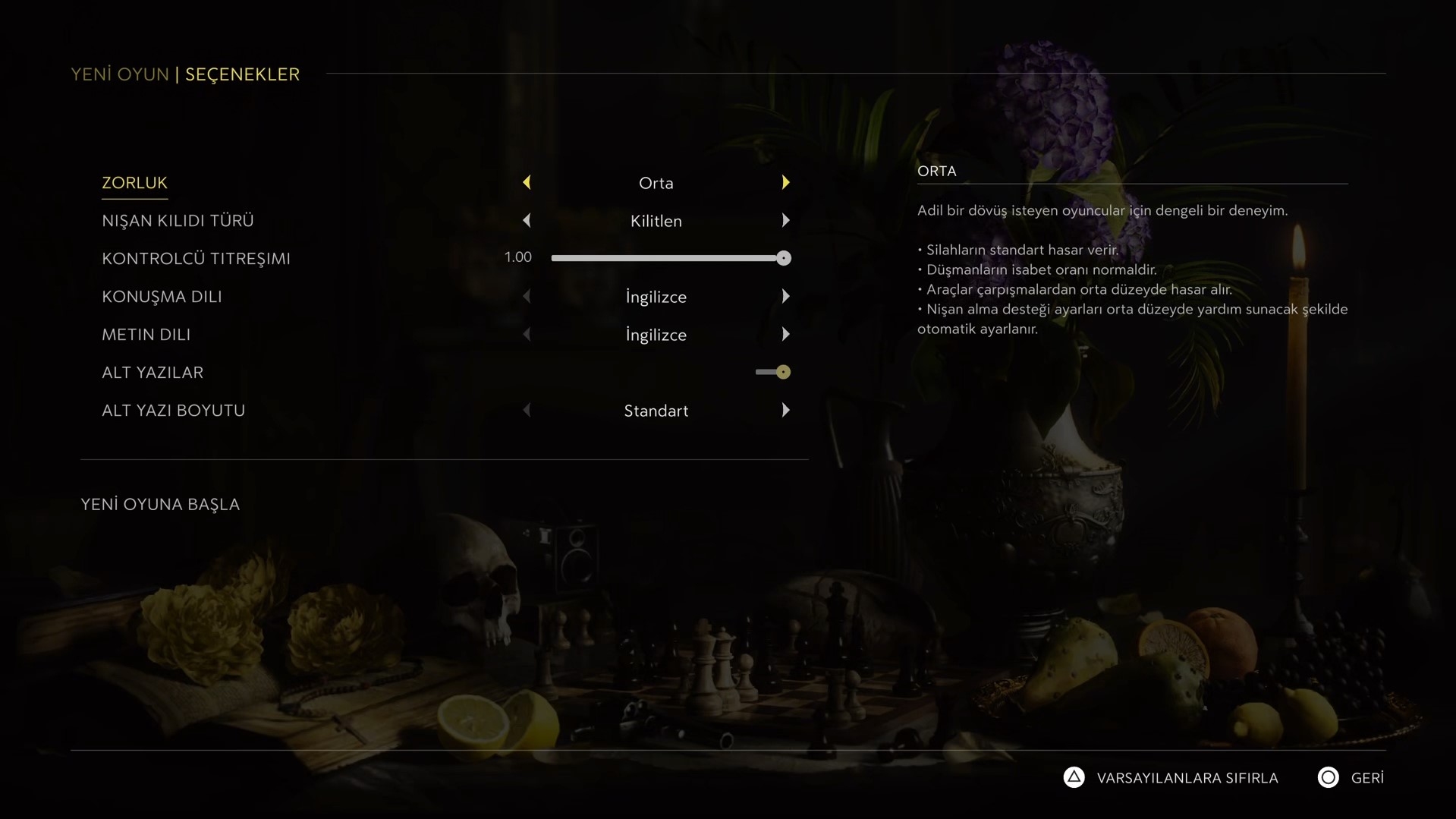Adjust the KONTROLCÜ TITREŞIMI slider handle
Image resolution: width=1456 pixels, height=819 pixels.
[784, 259]
